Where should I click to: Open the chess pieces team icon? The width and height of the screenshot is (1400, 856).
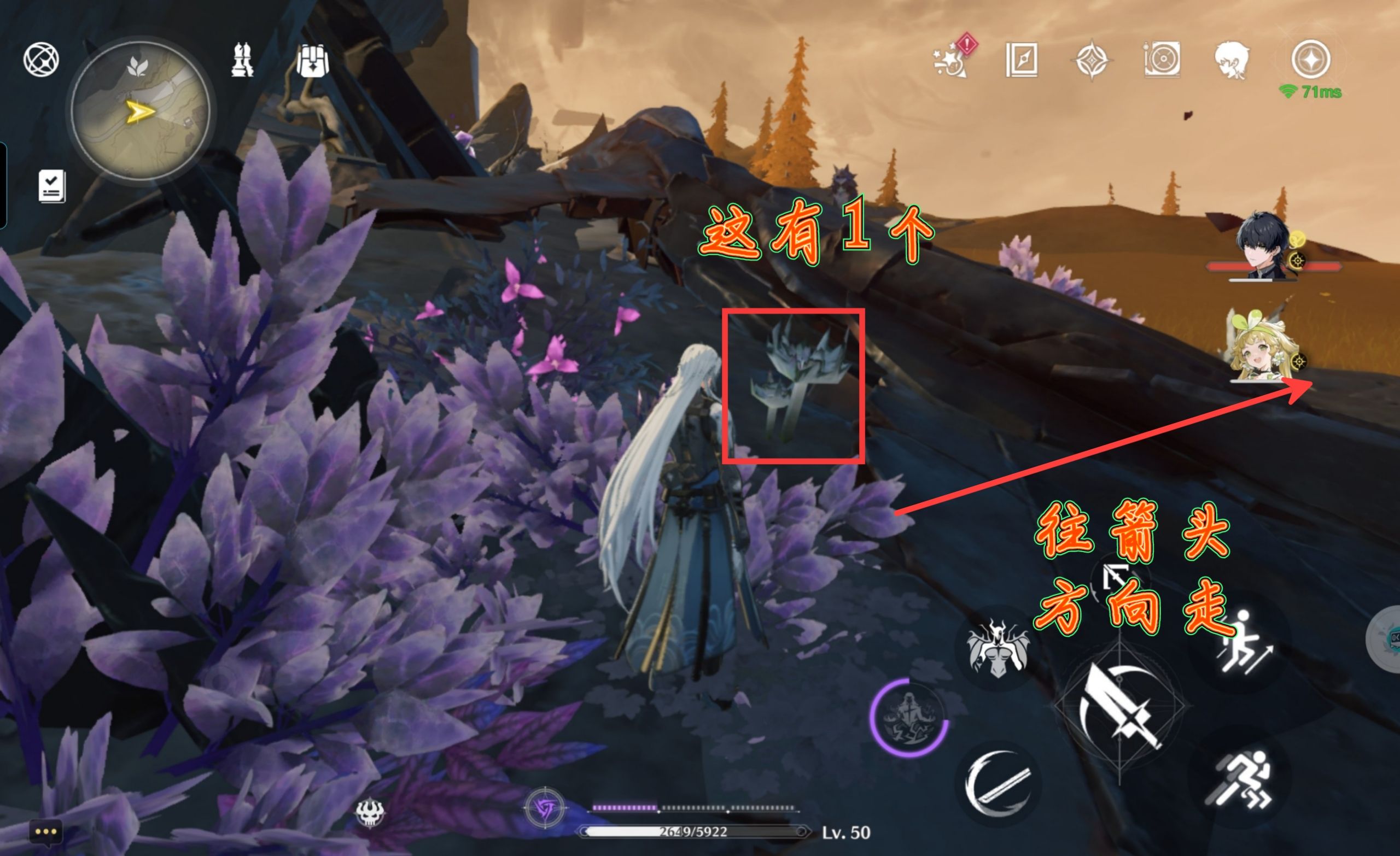242,59
